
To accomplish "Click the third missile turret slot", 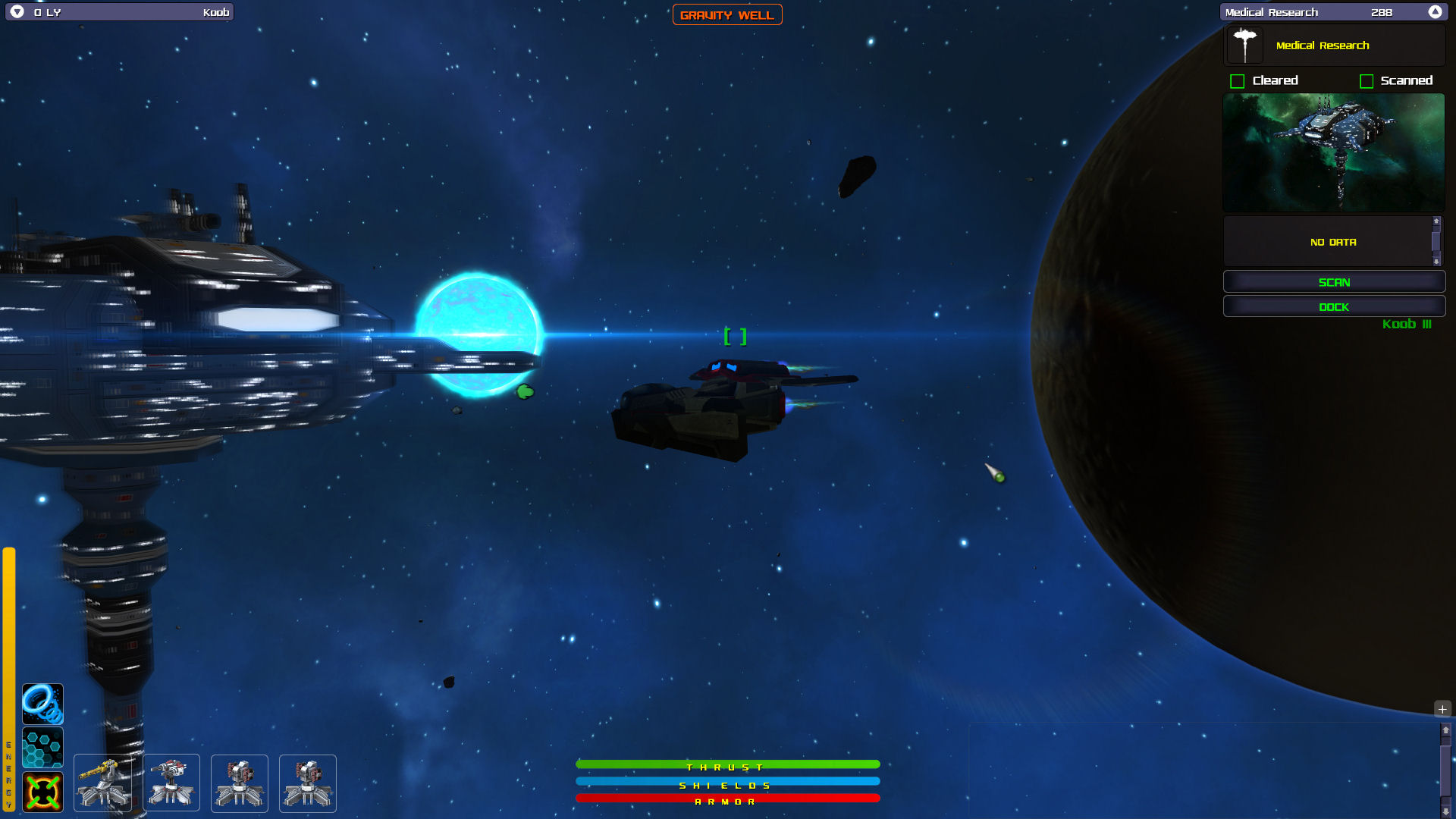I will coord(239,783).
